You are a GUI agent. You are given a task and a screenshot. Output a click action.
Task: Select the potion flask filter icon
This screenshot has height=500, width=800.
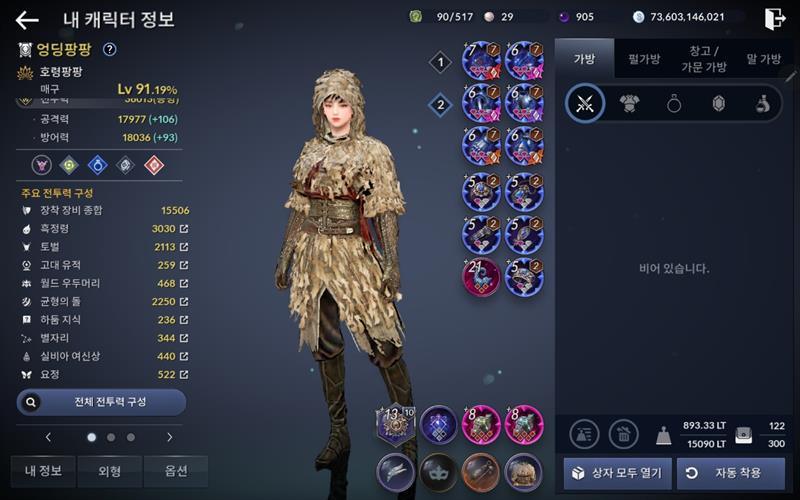762,104
